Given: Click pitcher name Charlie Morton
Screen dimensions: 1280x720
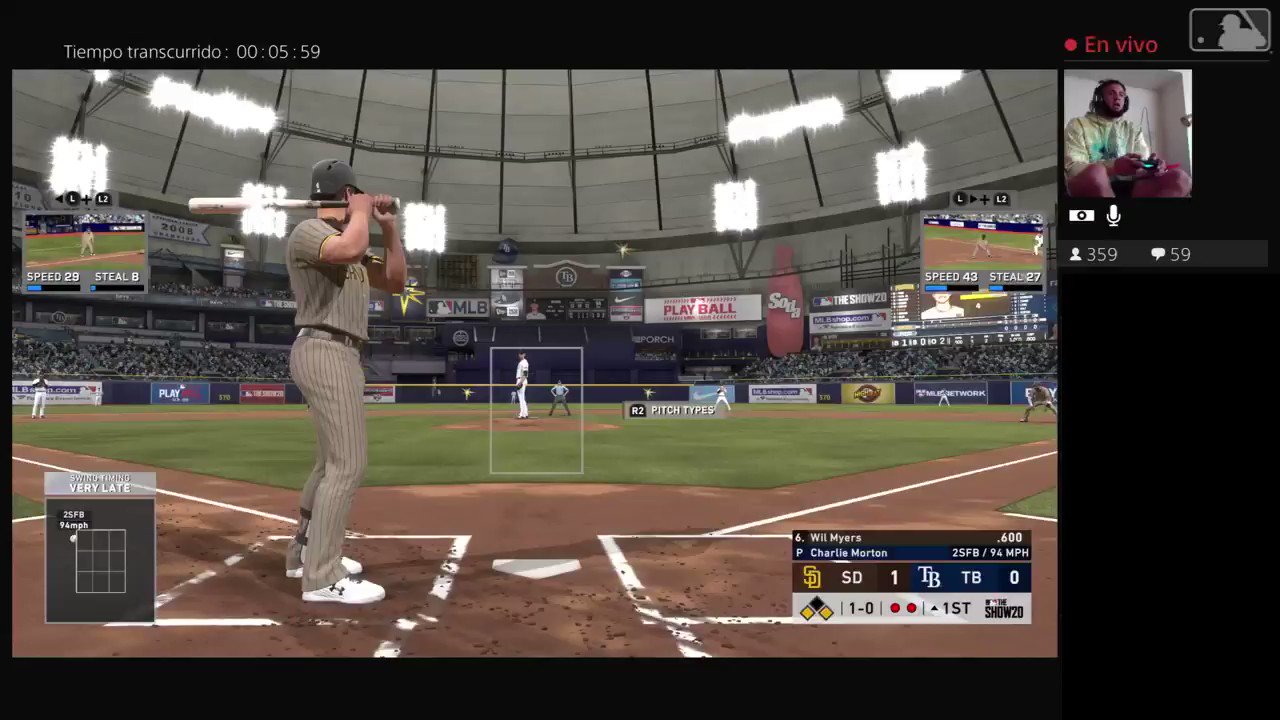Looking at the screenshot, I should click(x=848, y=552).
